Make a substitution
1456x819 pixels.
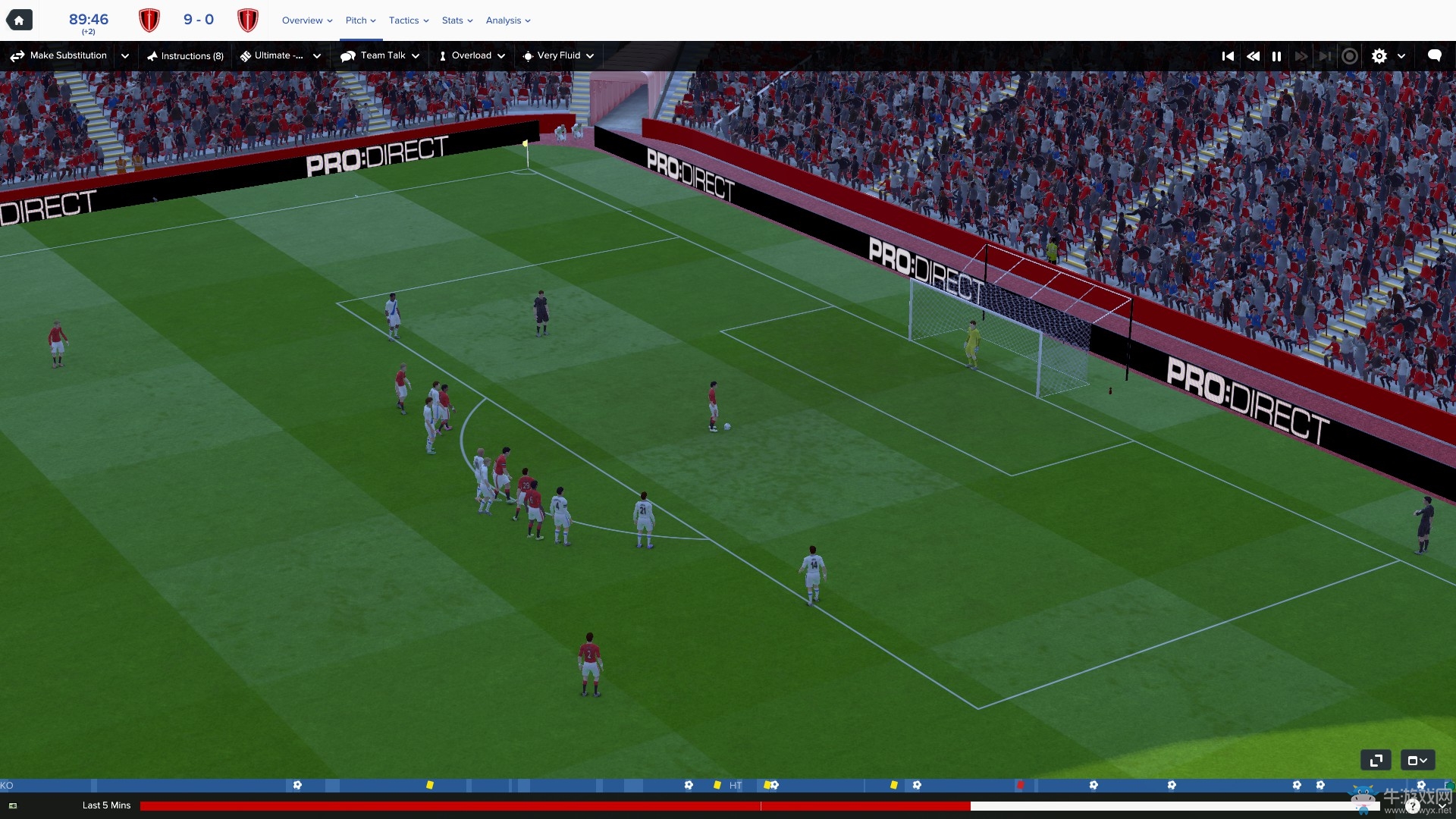click(x=59, y=55)
